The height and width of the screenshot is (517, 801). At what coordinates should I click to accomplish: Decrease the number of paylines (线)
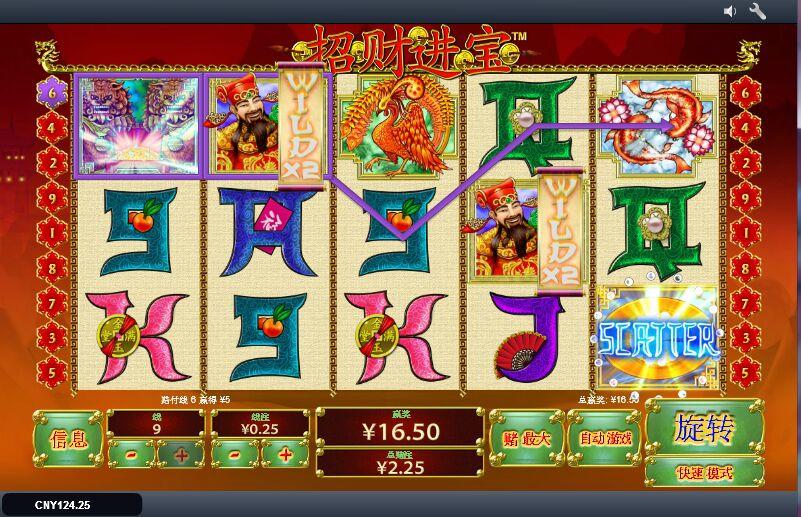[x=132, y=455]
